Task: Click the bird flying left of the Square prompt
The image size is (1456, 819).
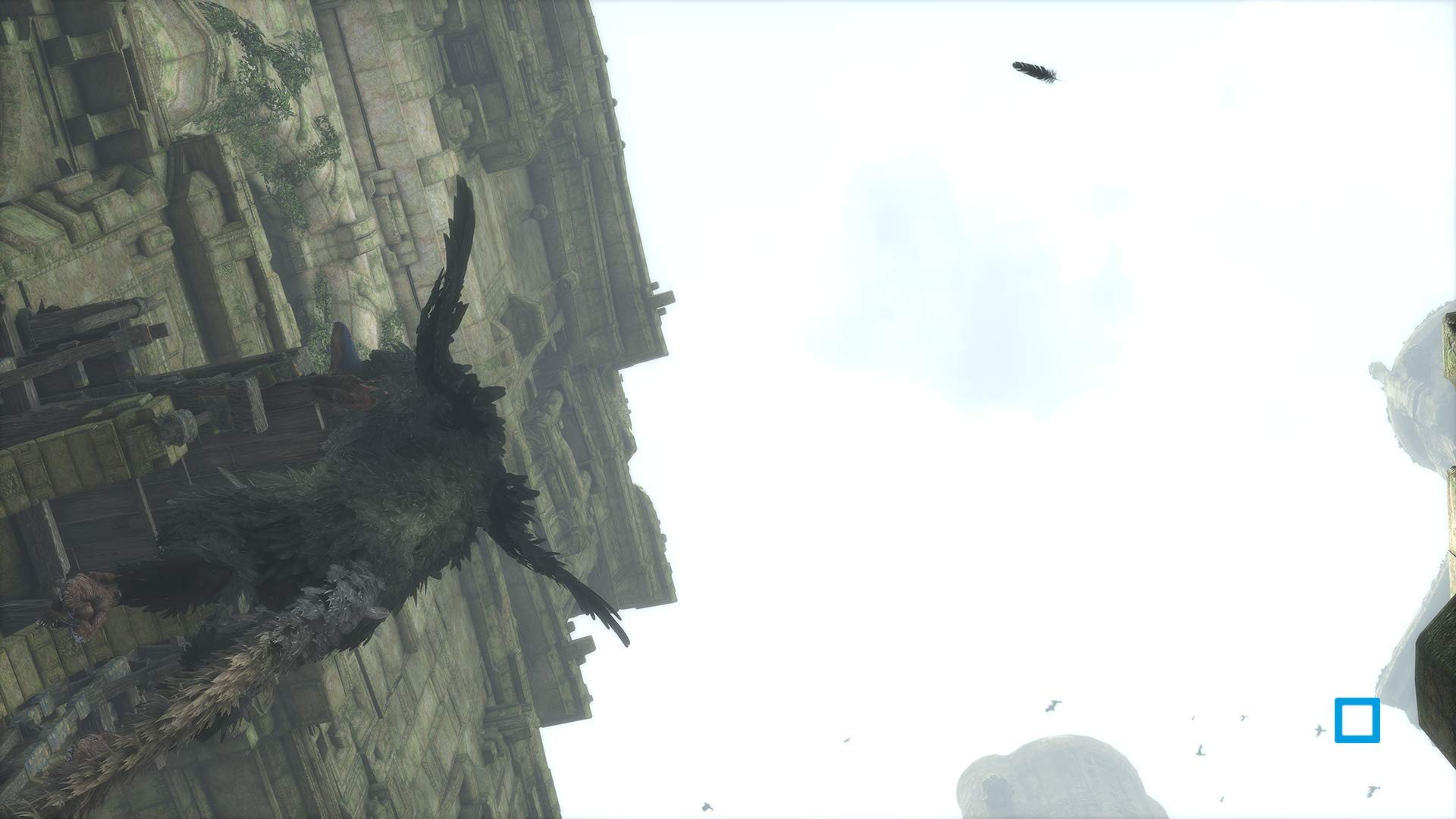Action: point(1319,729)
